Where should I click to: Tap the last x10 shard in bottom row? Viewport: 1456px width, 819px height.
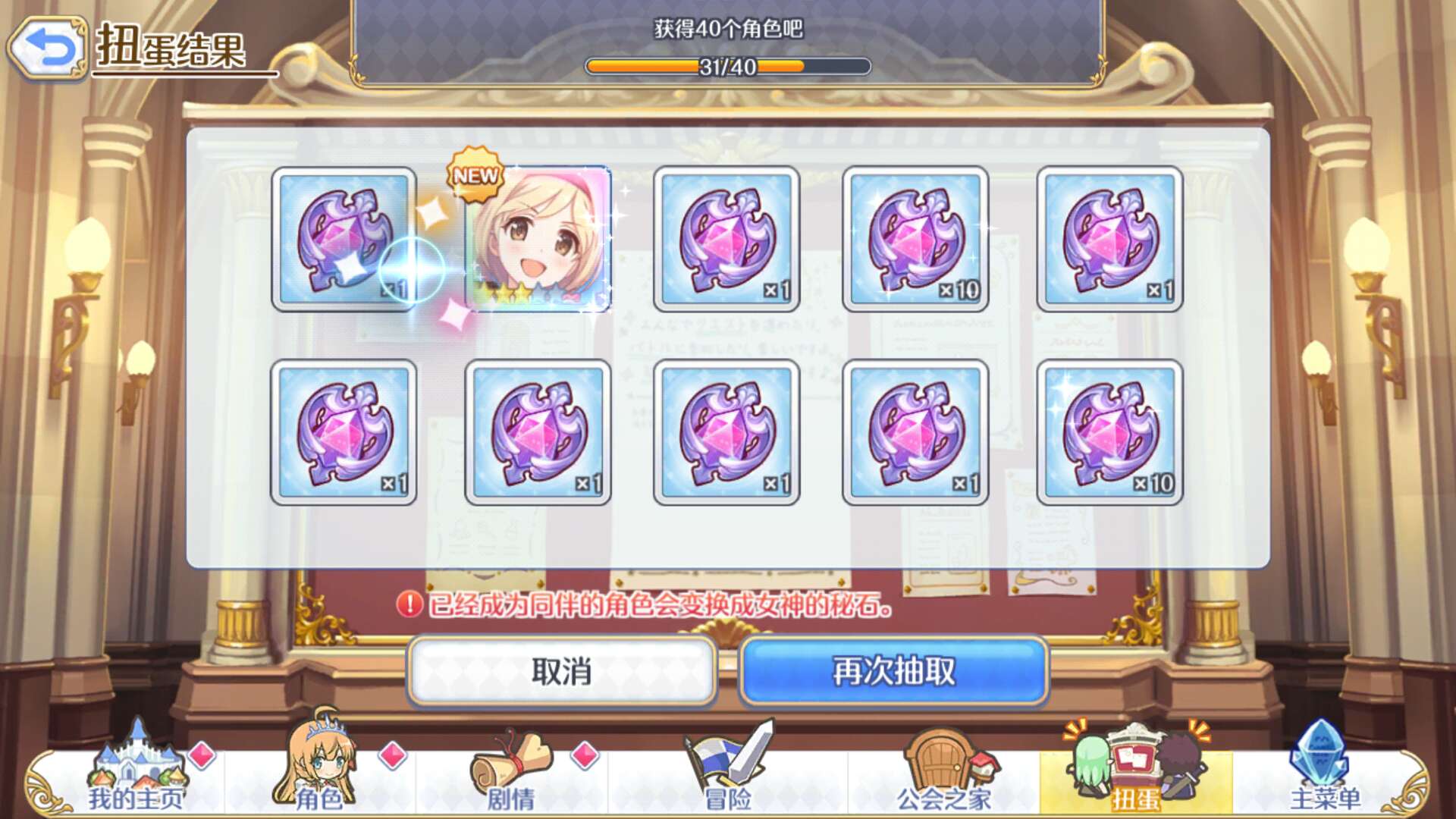(1111, 434)
